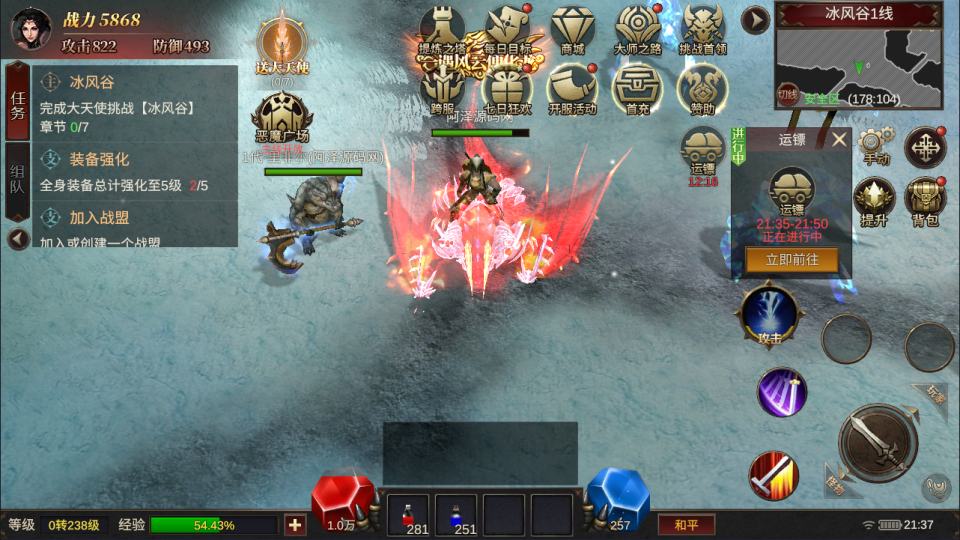Open 每日目标 daily goals

pos(507,28)
